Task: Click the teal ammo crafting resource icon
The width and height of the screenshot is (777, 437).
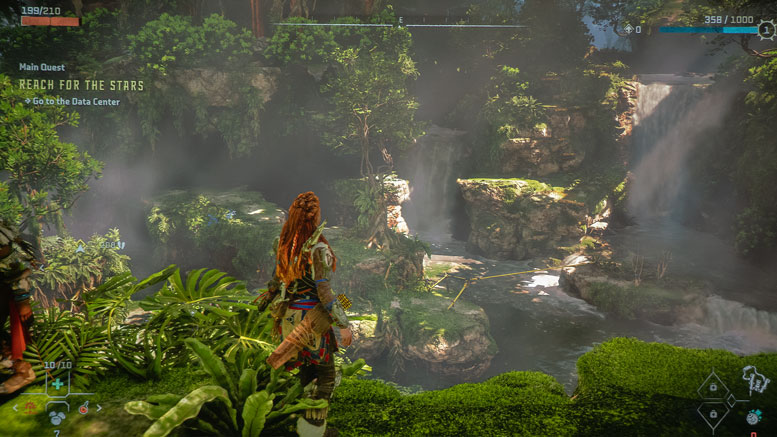Action: pos(752,416)
